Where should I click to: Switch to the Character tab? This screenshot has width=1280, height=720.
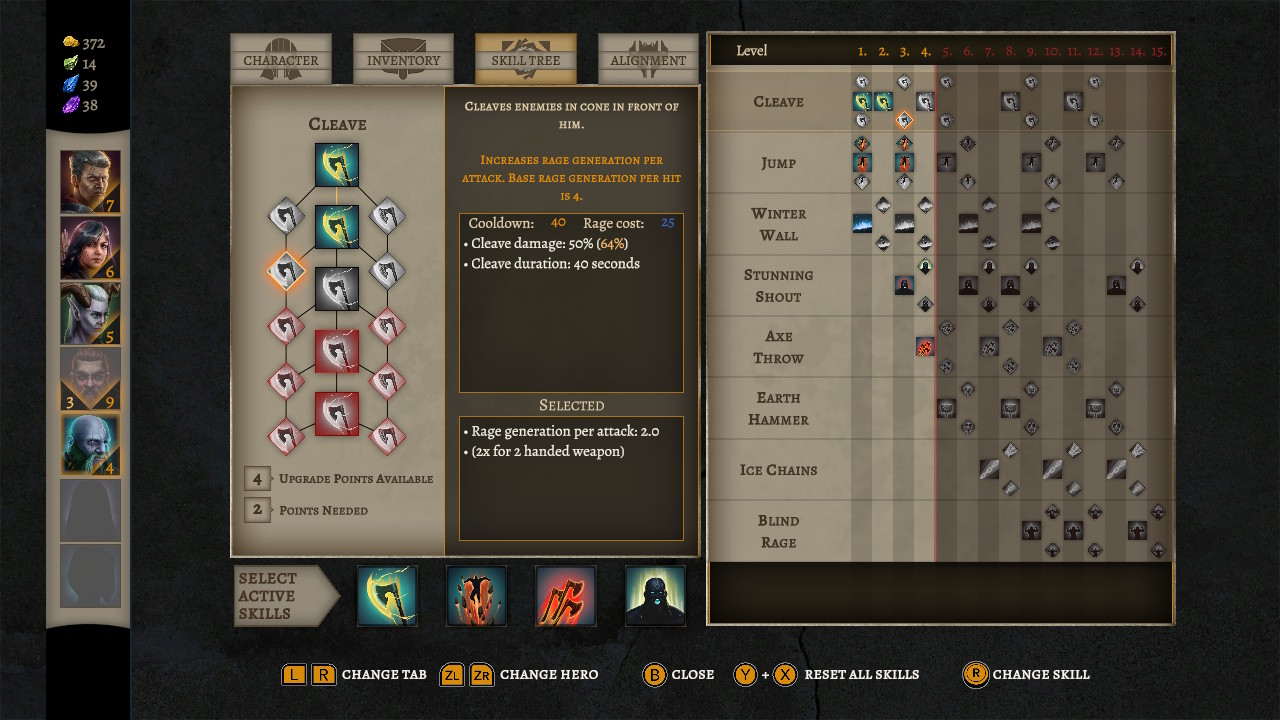point(280,58)
